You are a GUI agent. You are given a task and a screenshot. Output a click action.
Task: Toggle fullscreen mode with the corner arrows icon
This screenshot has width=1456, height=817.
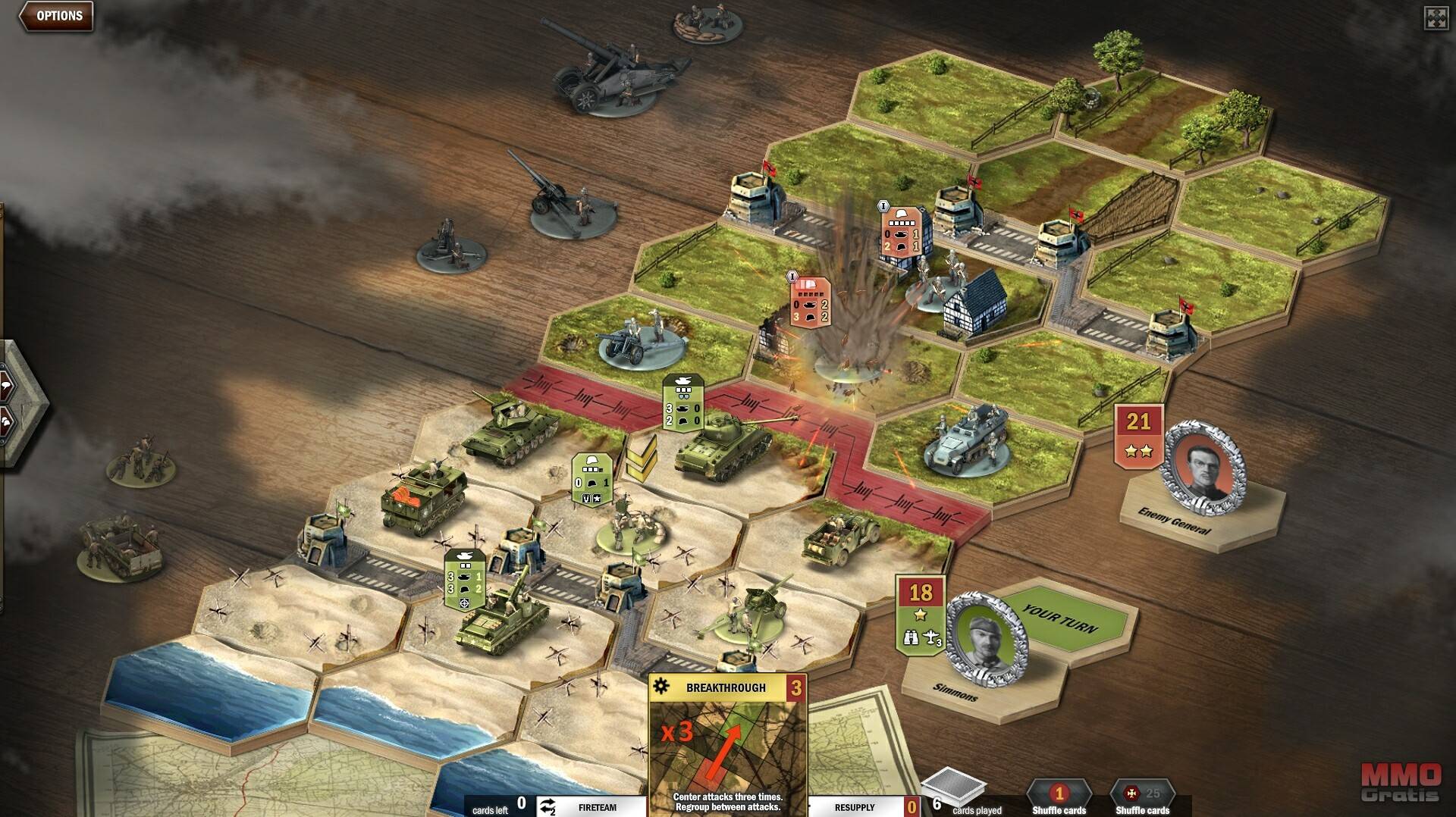point(1436,18)
